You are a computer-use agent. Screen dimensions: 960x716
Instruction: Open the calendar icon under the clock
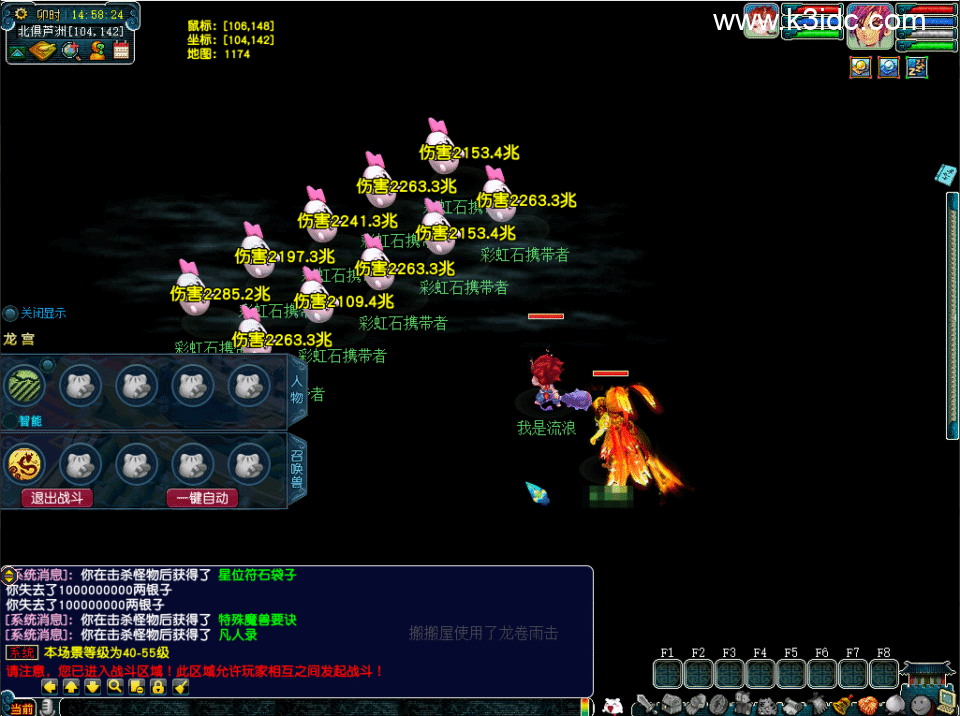[121, 51]
